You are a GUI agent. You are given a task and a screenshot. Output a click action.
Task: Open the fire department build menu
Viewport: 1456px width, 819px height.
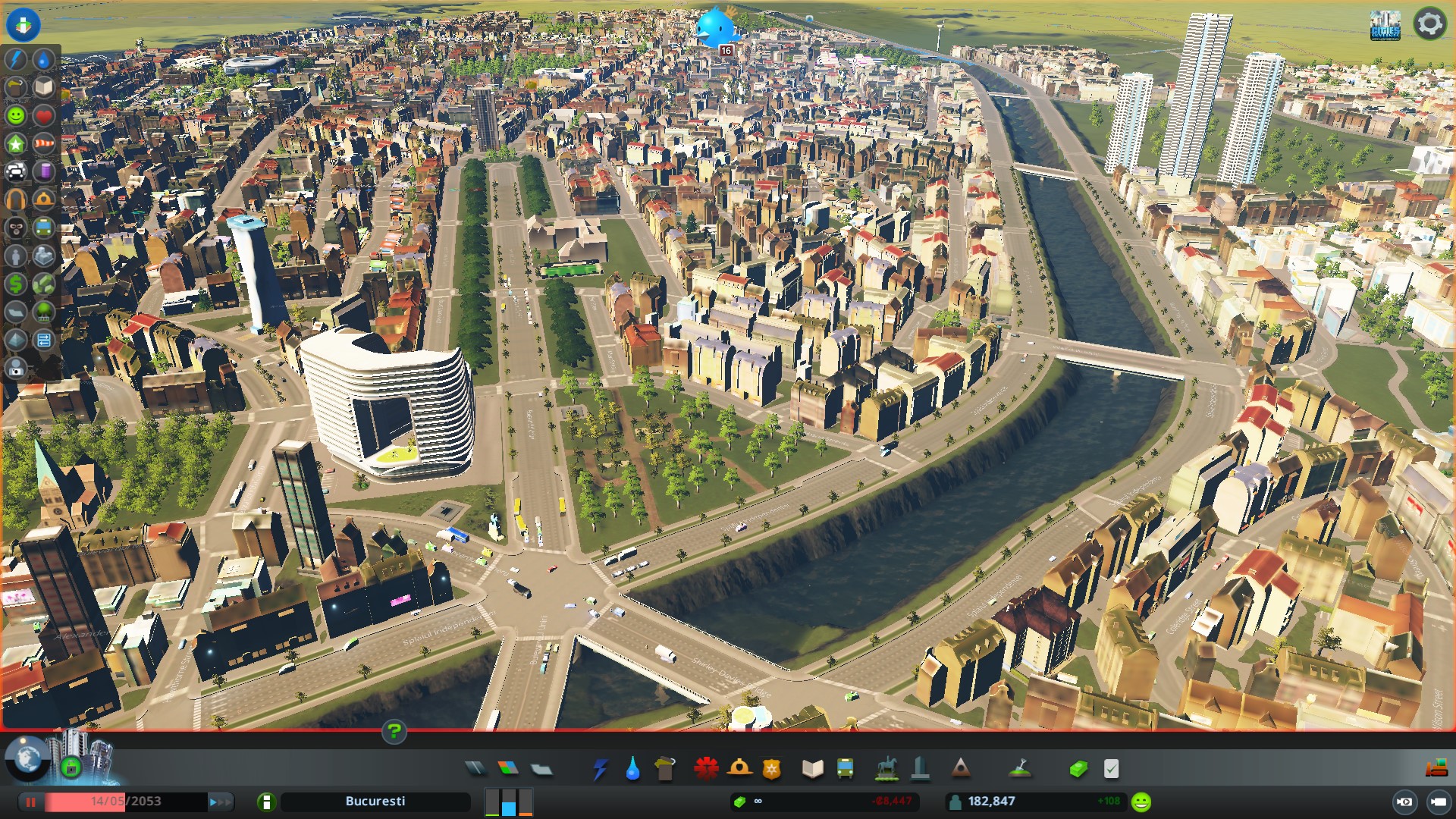(739, 769)
